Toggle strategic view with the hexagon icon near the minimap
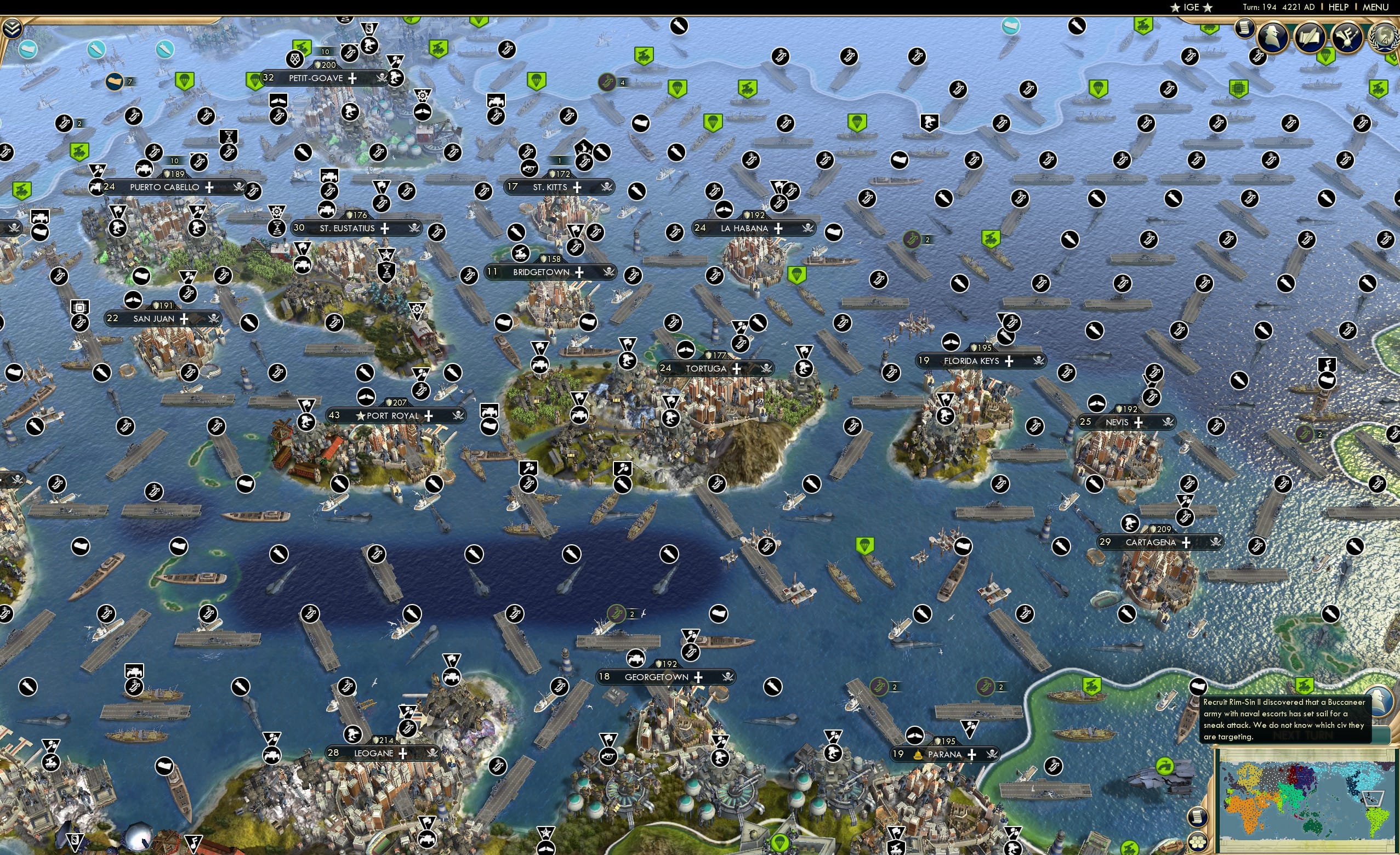Viewport: 1400px width, 855px height. pos(1198,842)
